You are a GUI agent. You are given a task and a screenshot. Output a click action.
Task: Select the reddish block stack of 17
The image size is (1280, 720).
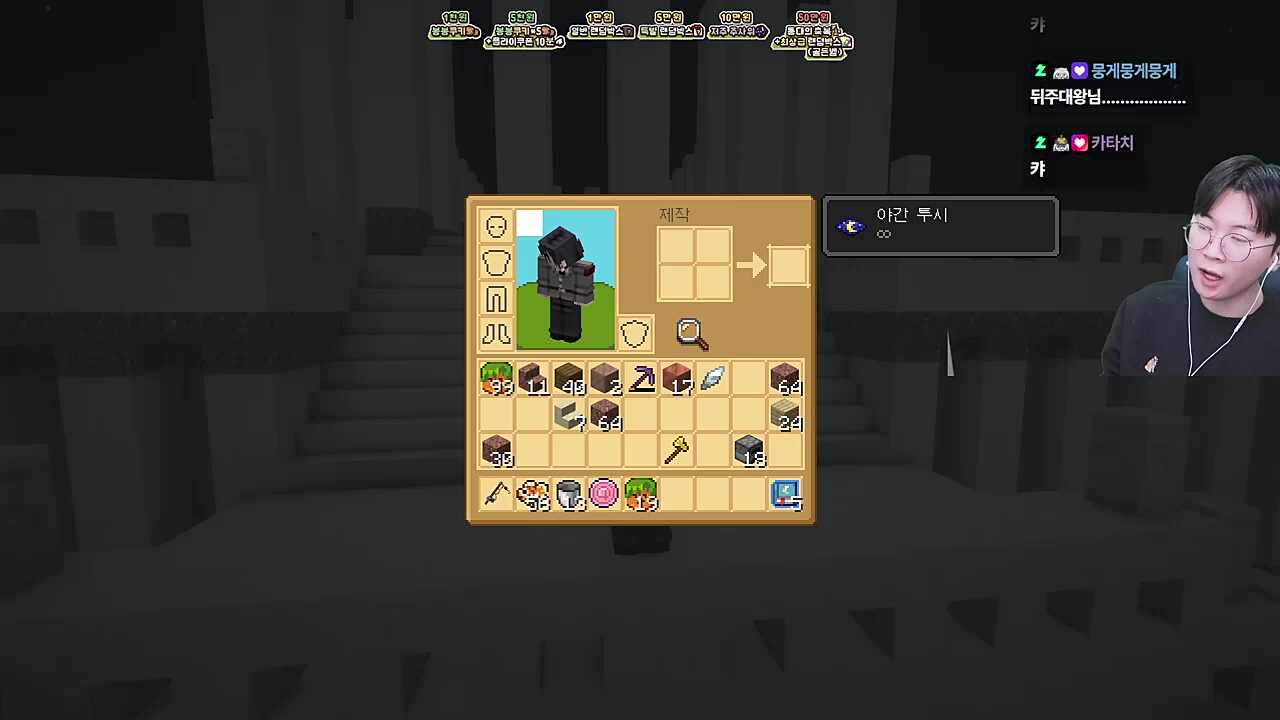[x=677, y=379]
